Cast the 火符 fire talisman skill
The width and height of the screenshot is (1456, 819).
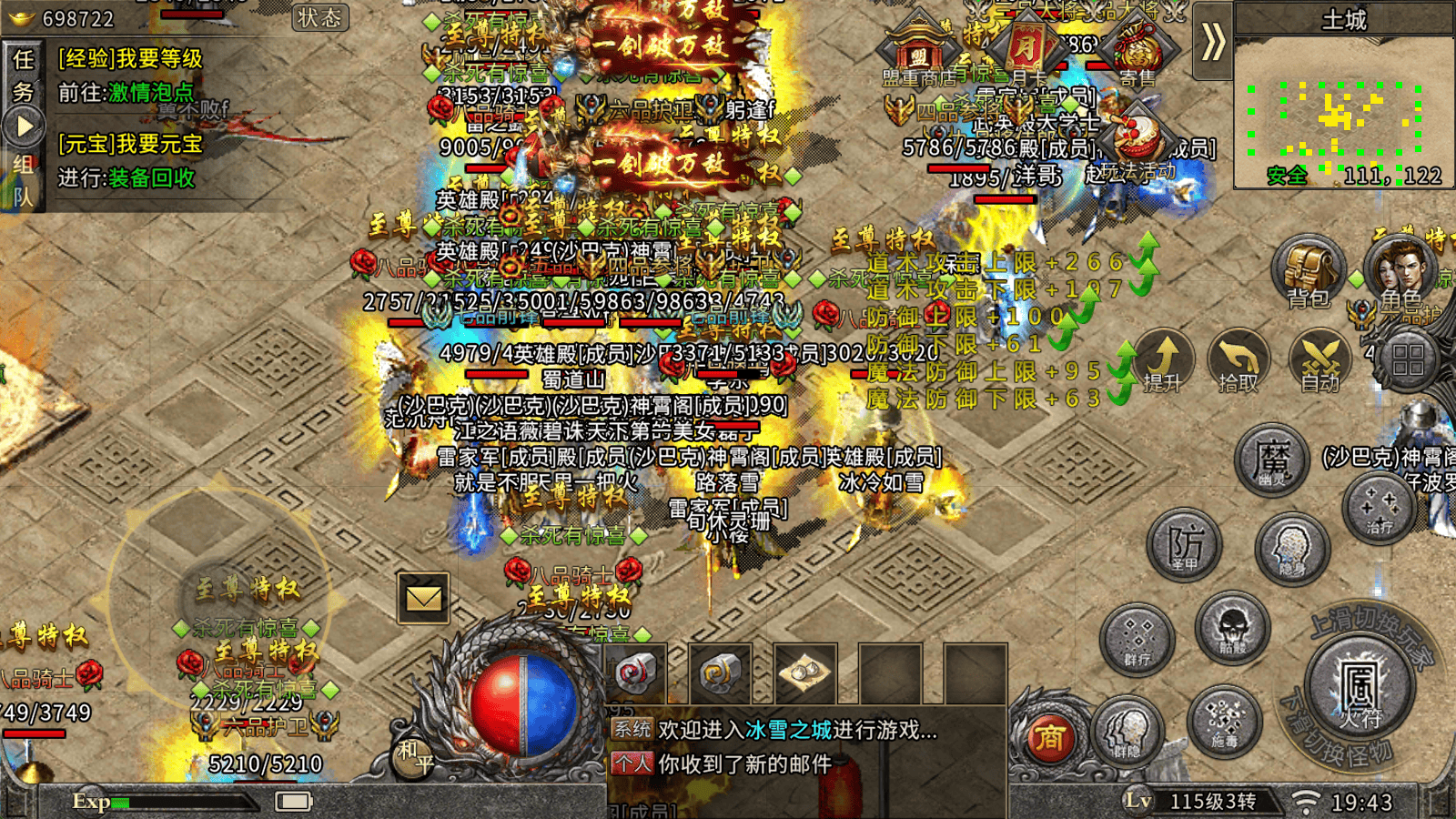tap(1359, 687)
